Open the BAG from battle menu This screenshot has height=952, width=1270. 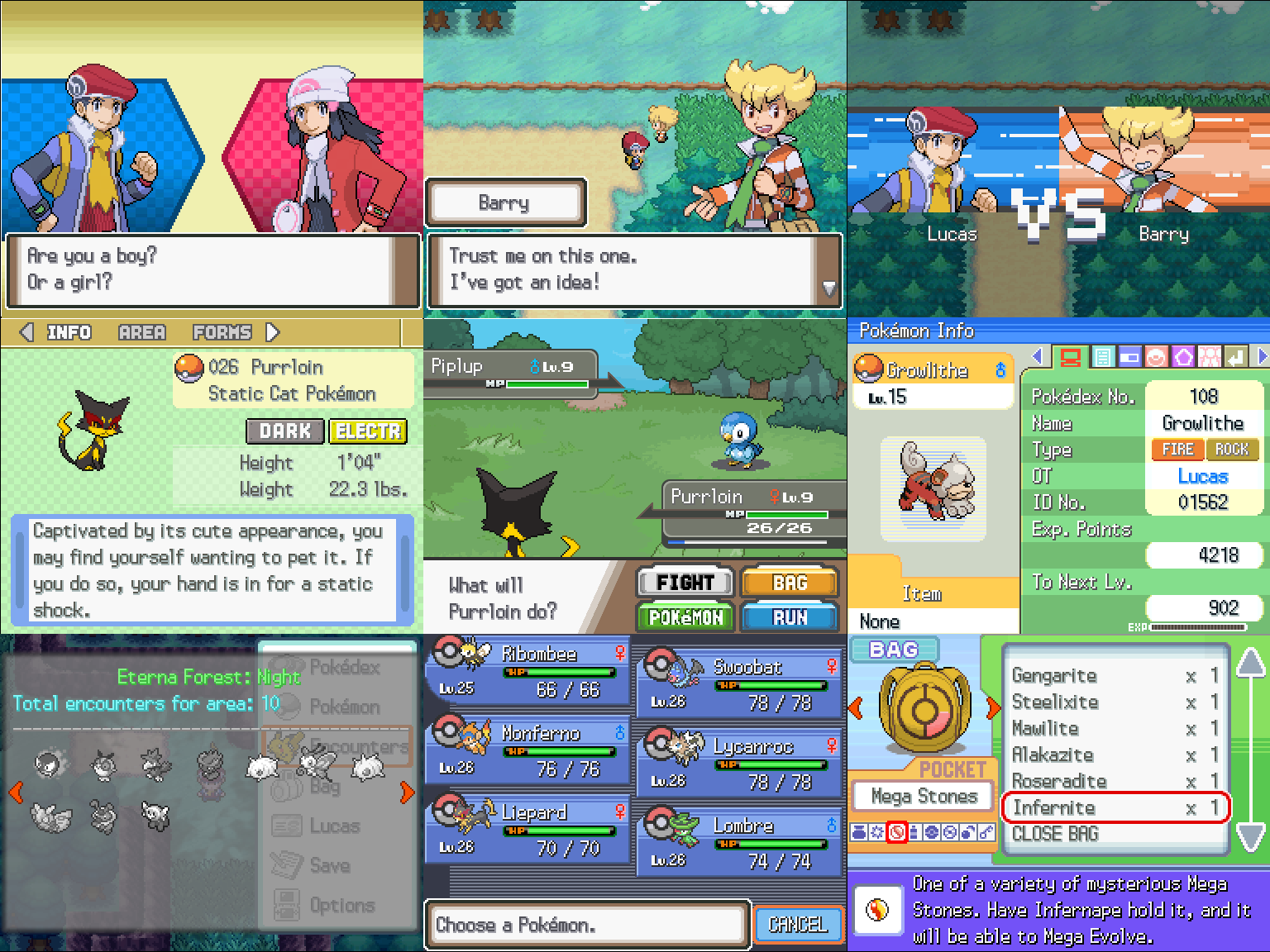click(x=790, y=583)
